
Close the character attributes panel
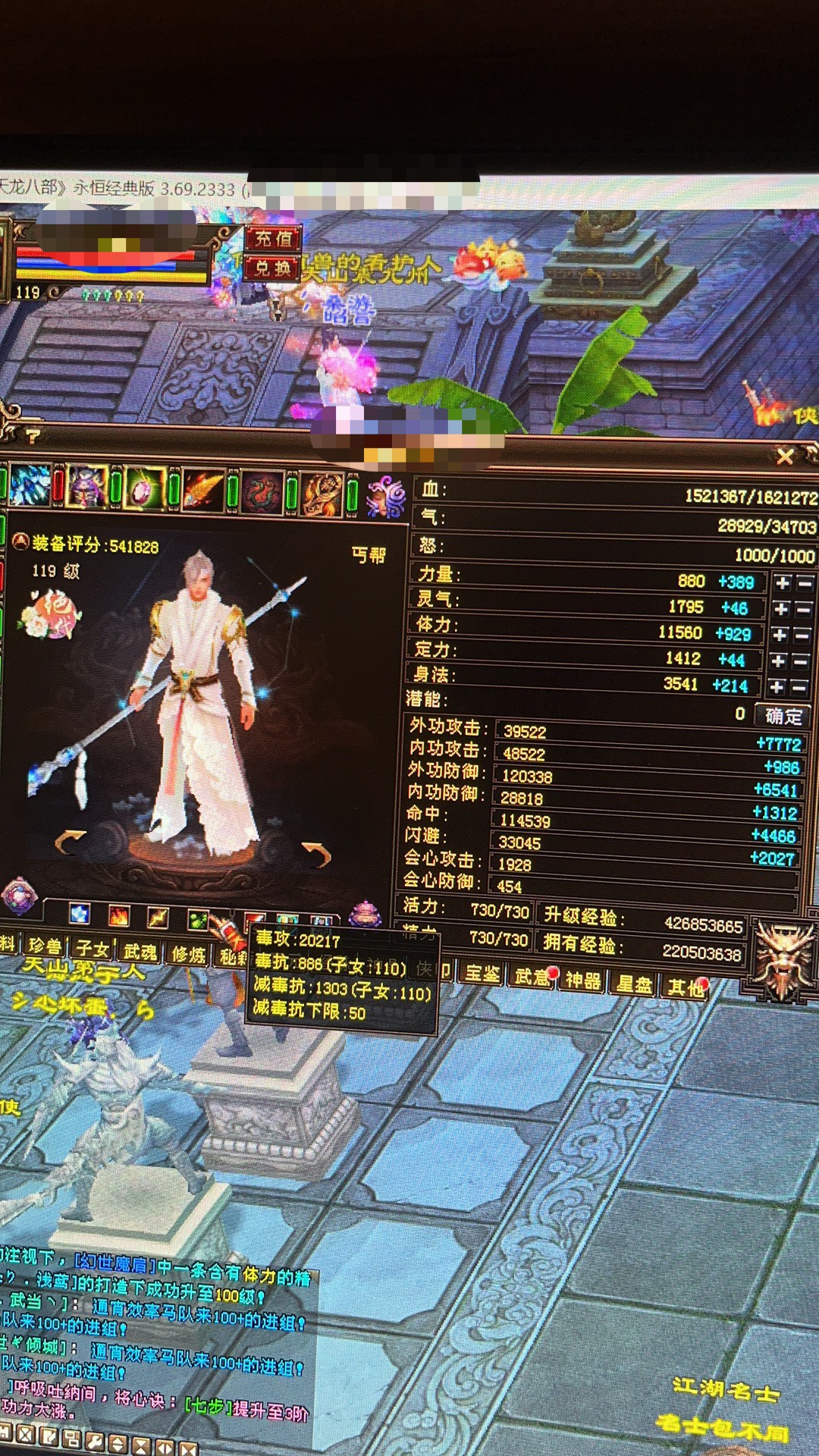785,456
